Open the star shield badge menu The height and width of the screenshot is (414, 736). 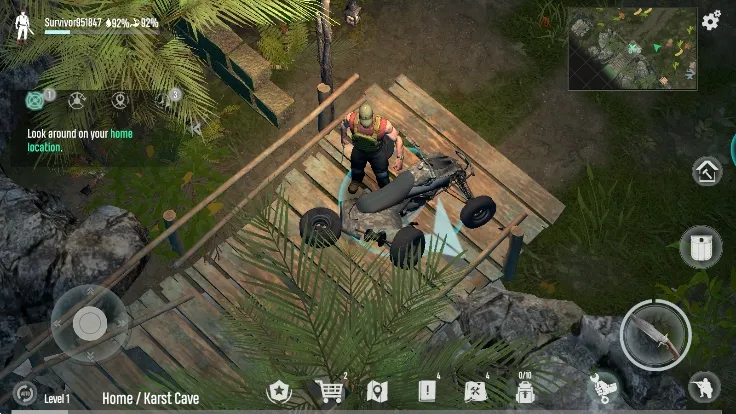(278, 391)
